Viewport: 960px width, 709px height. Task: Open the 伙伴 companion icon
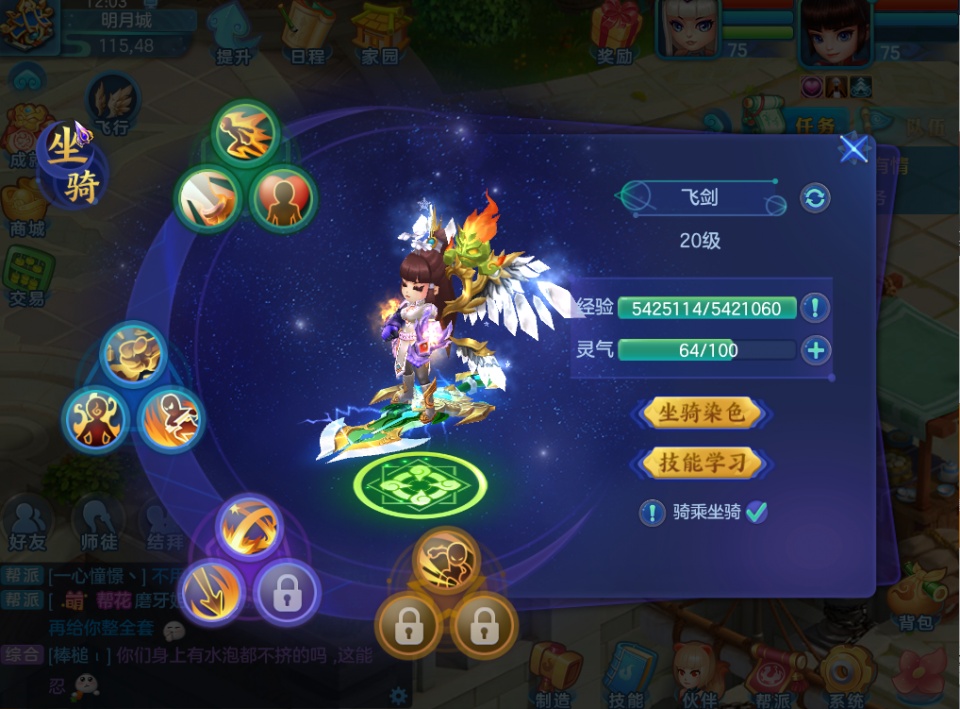point(697,672)
